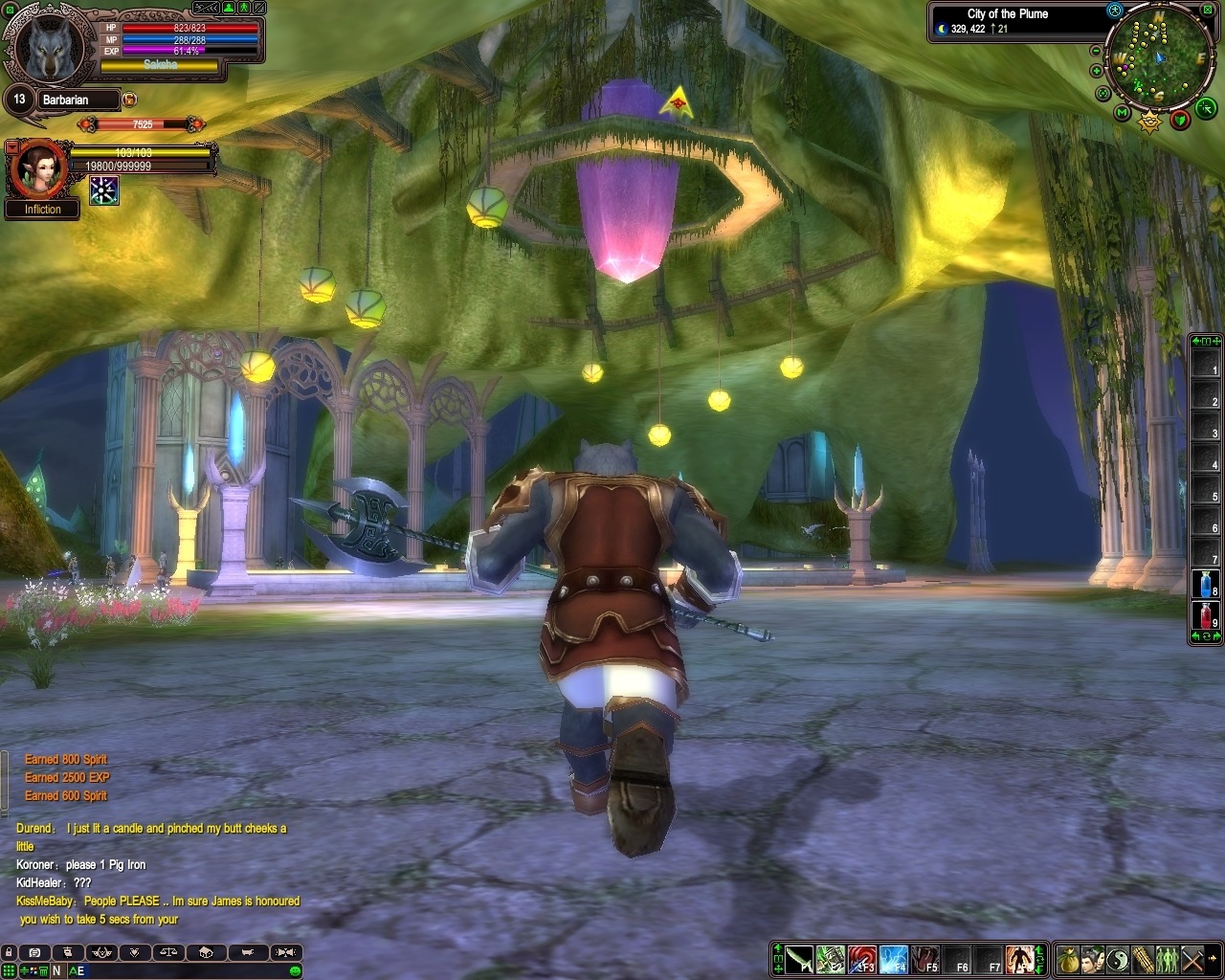Click the circular minimap
Viewport: 1225px width, 980px height.
click(1158, 57)
